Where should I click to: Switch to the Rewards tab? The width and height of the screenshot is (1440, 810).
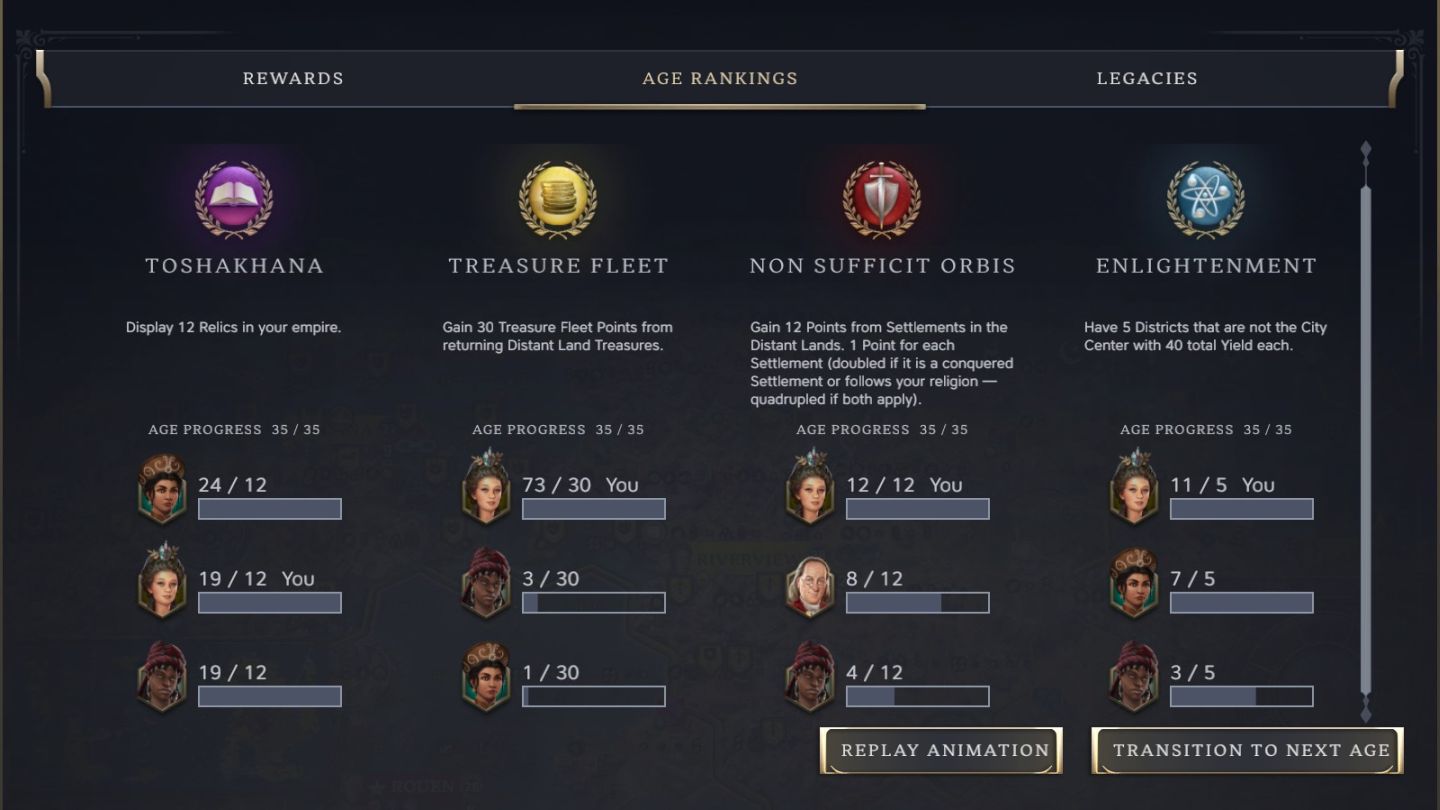(x=293, y=78)
